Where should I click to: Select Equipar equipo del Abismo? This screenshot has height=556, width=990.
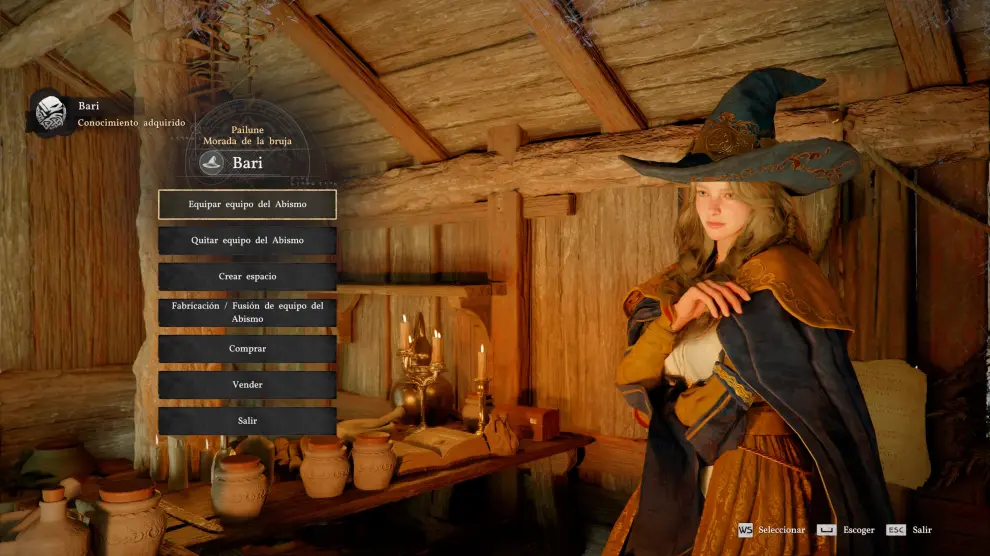pos(247,204)
